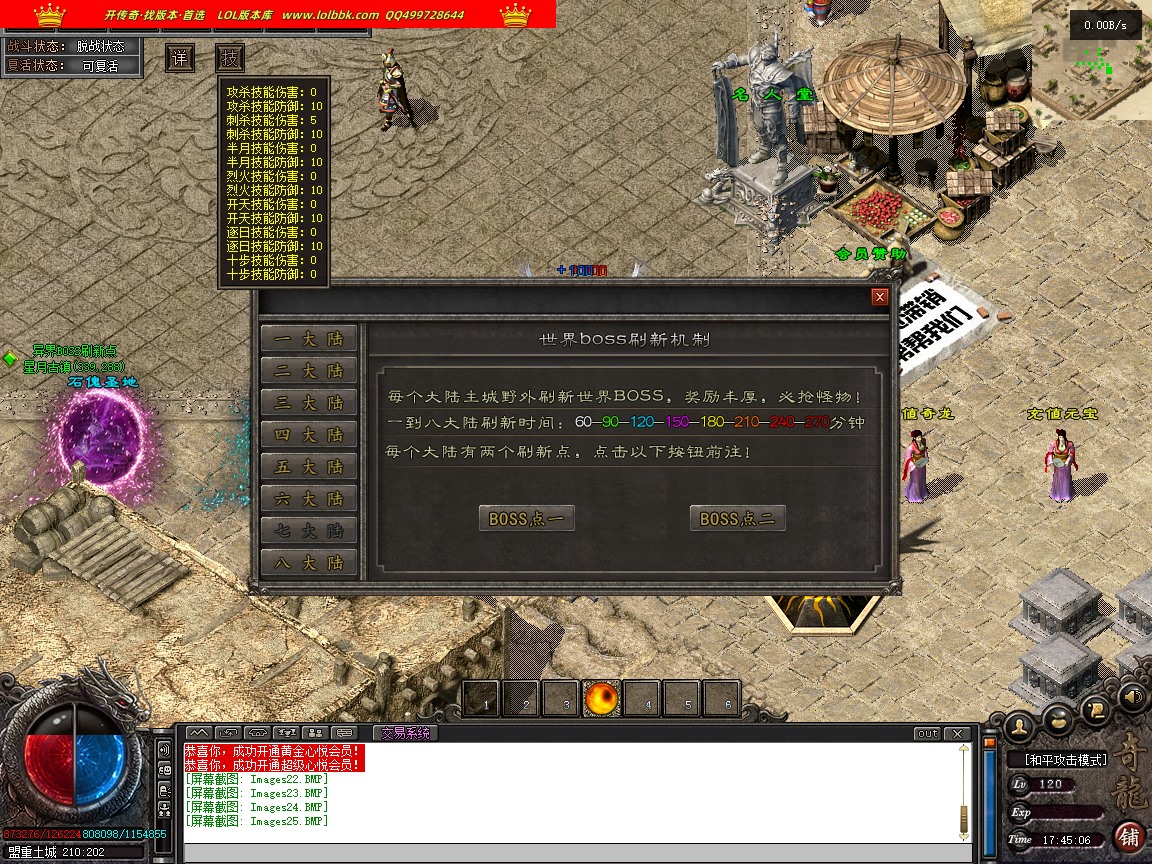This screenshot has height=864, width=1152.
Task: Activate the fireball skill in the hotbar
Action: [x=602, y=699]
